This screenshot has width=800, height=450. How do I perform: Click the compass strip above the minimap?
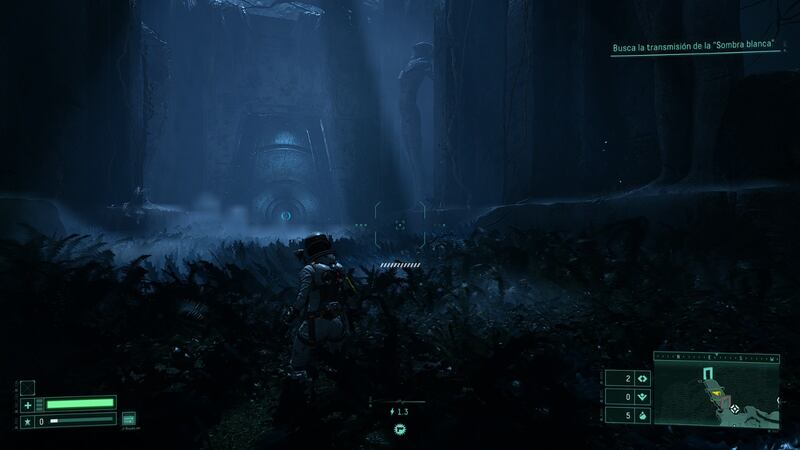pos(716,356)
